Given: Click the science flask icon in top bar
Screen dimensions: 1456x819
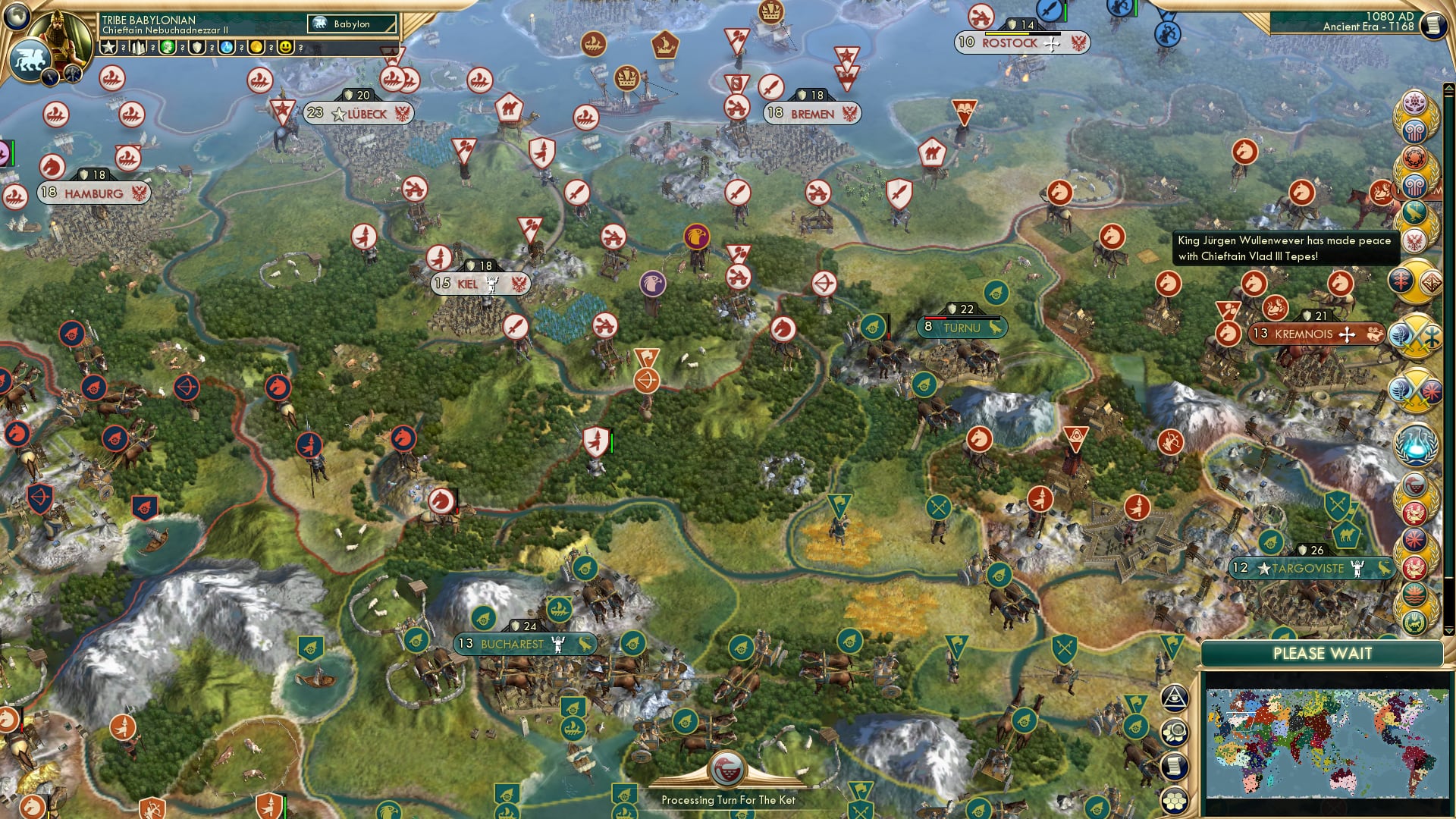Looking at the screenshot, I should pos(227,47).
